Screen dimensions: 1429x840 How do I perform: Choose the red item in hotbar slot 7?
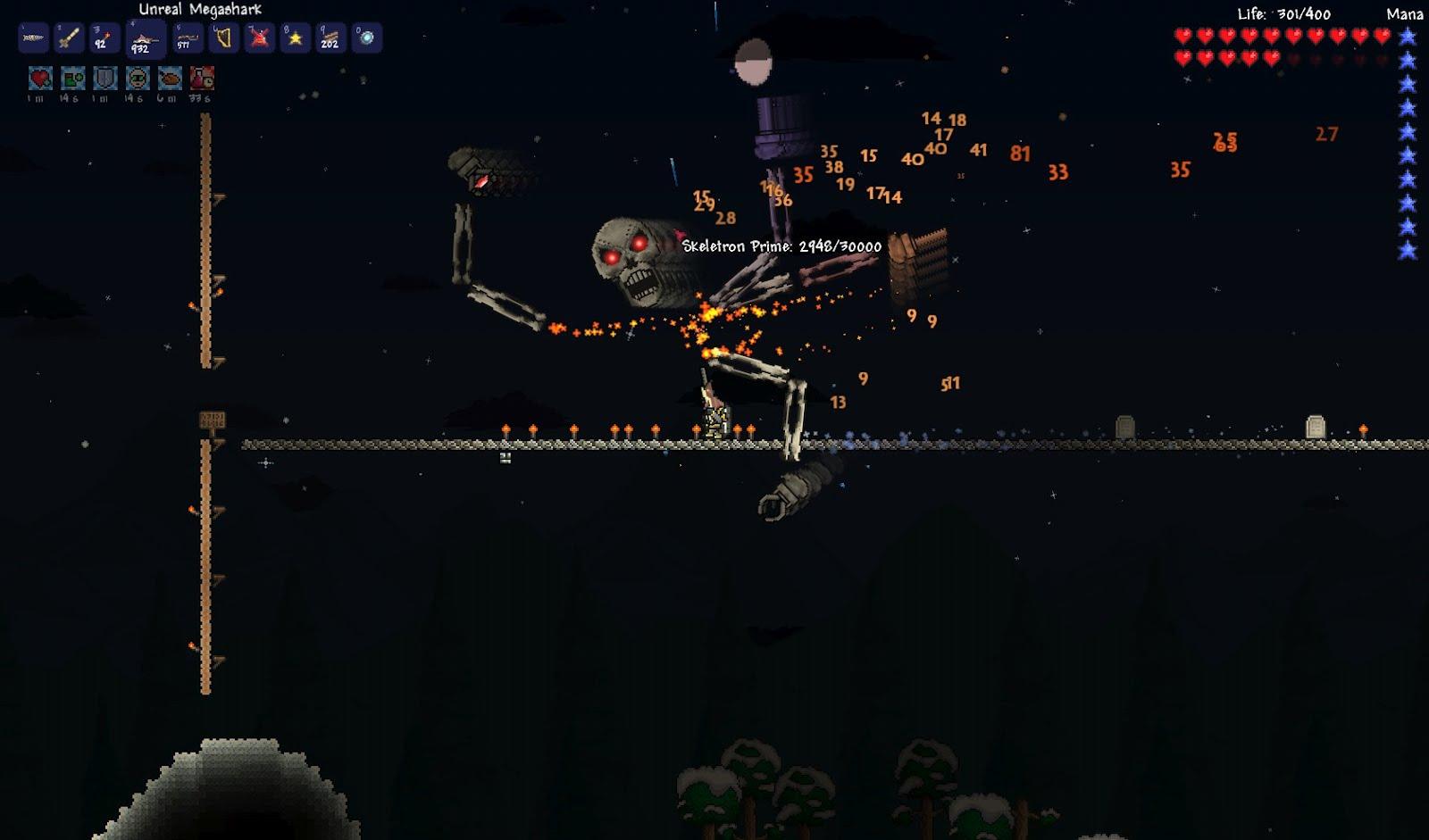[x=260, y=38]
